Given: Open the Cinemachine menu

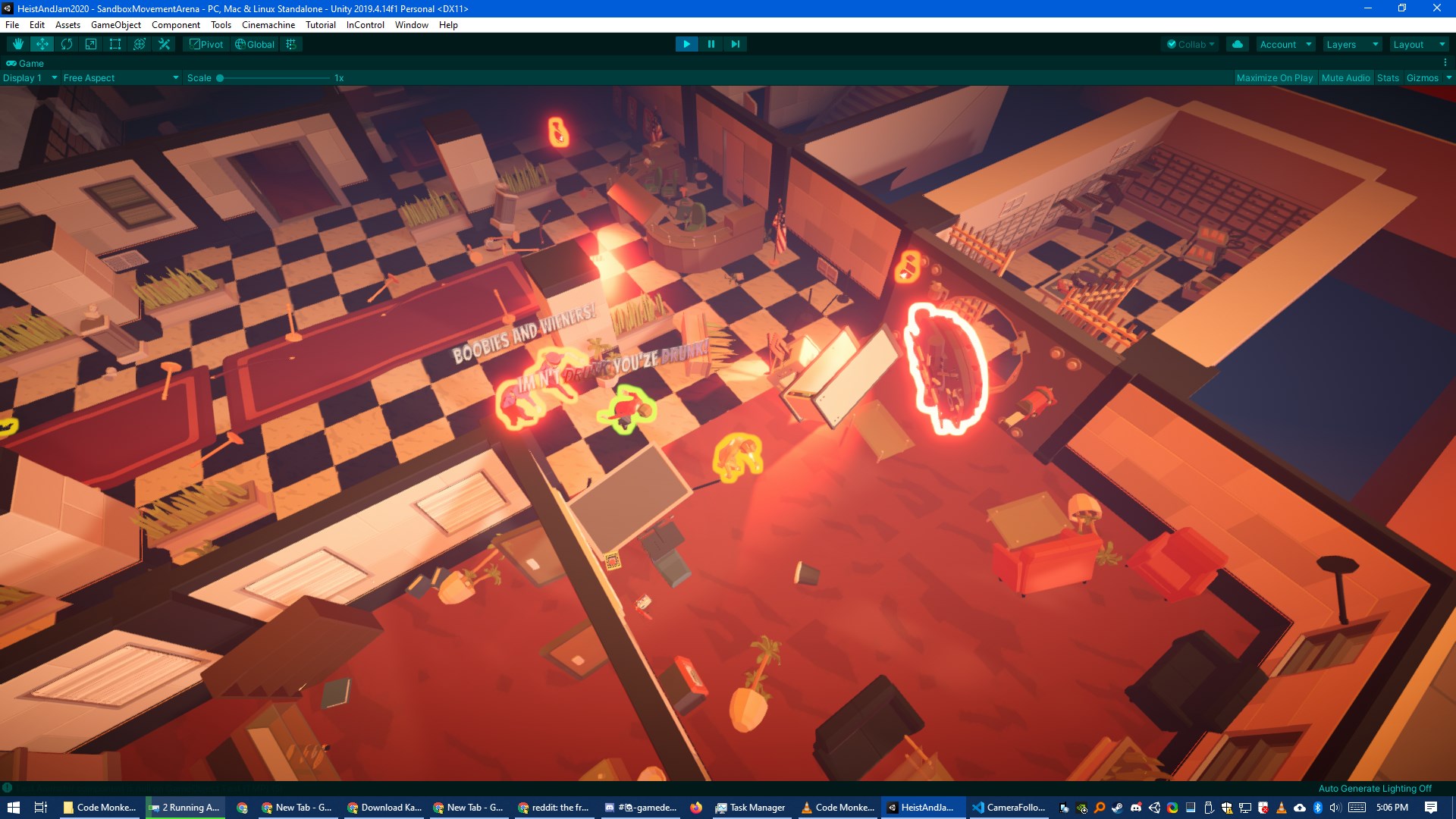Looking at the screenshot, I should (x=267, y=24).
